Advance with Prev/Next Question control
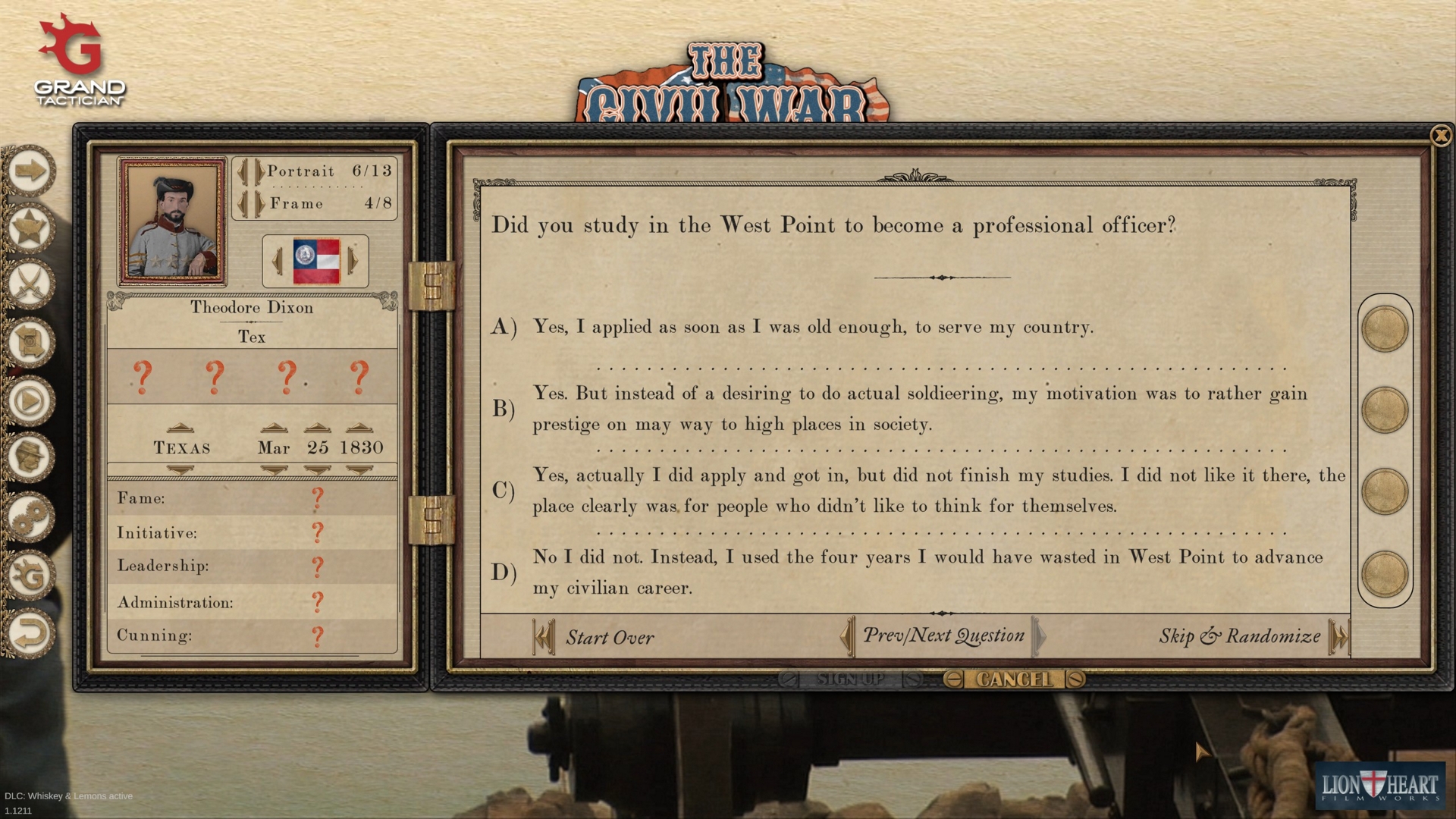The width and height of the screenshot is (1456, 819). (1039, 637)
